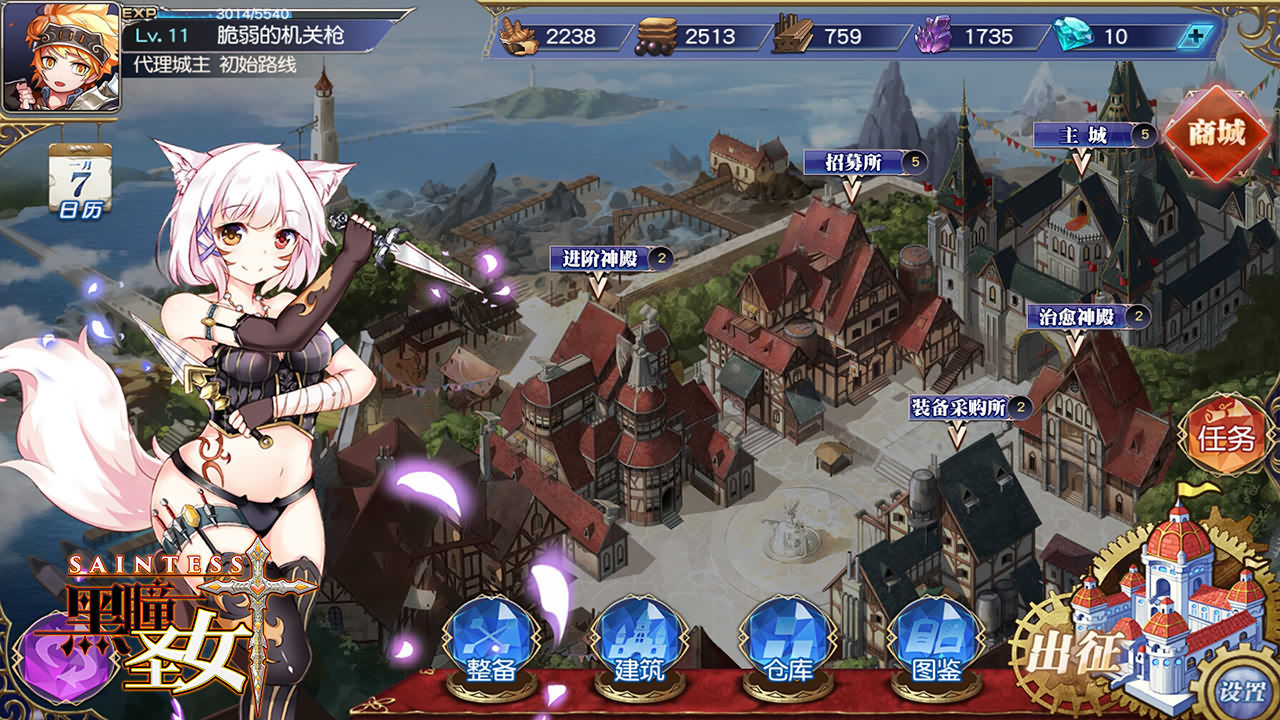The height and width of the screenshot is (720, 1280).
Task: Open the 任务 quest list
Action: (1226, 437)
